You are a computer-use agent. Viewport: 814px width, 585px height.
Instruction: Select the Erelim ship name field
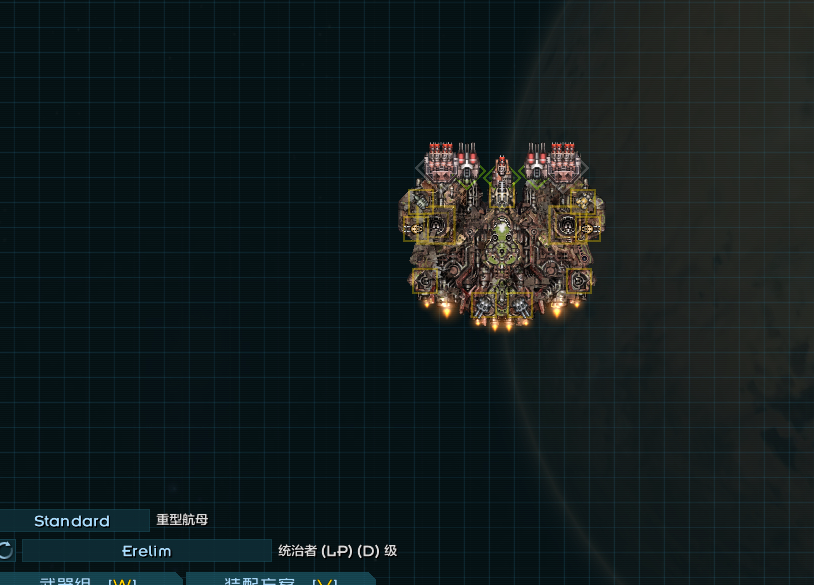(146, 551)
